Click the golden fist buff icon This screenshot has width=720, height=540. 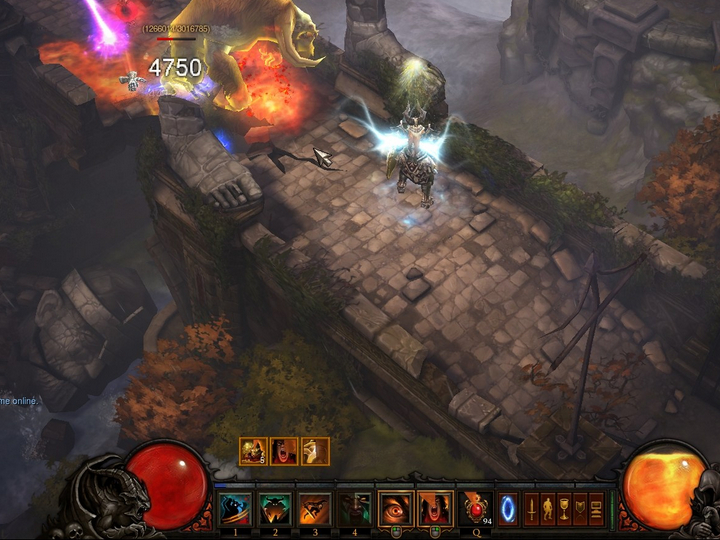click(x=315, y=452)
